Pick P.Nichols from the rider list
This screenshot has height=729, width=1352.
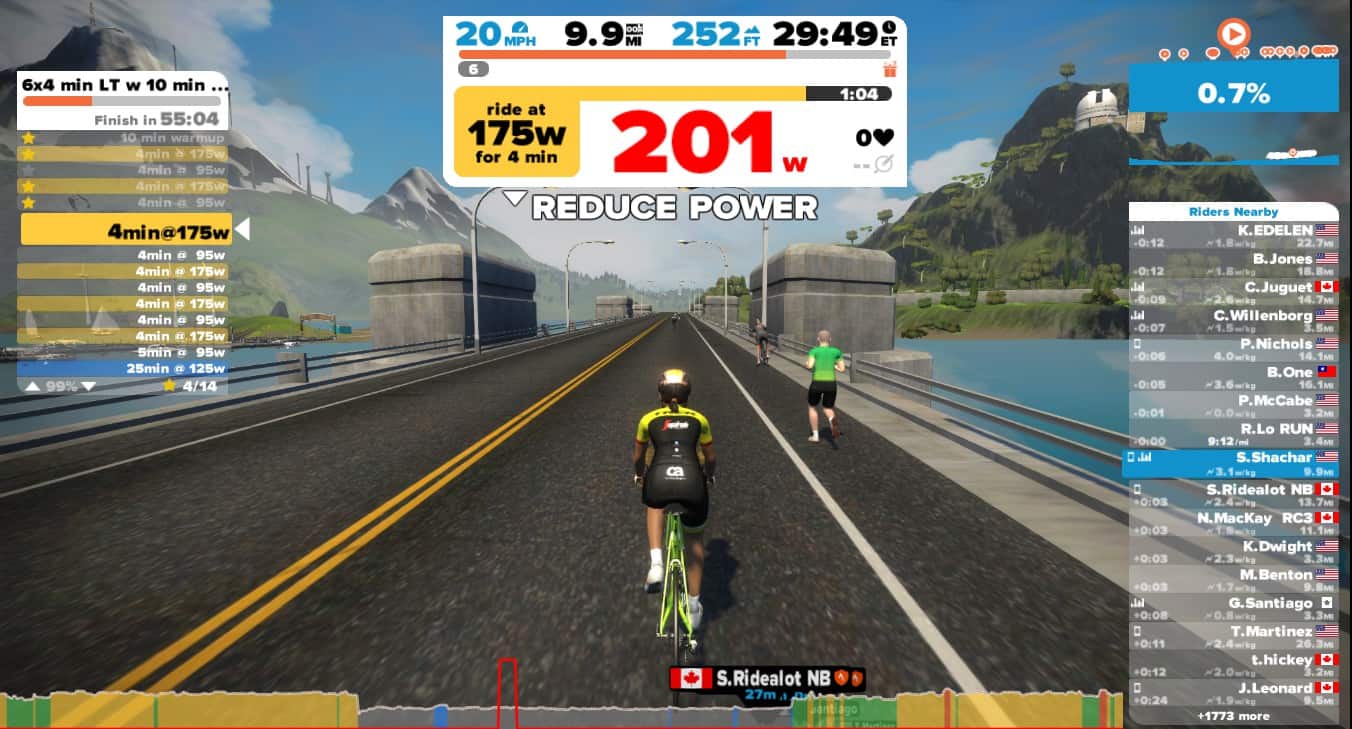[x=1233, y=349]
